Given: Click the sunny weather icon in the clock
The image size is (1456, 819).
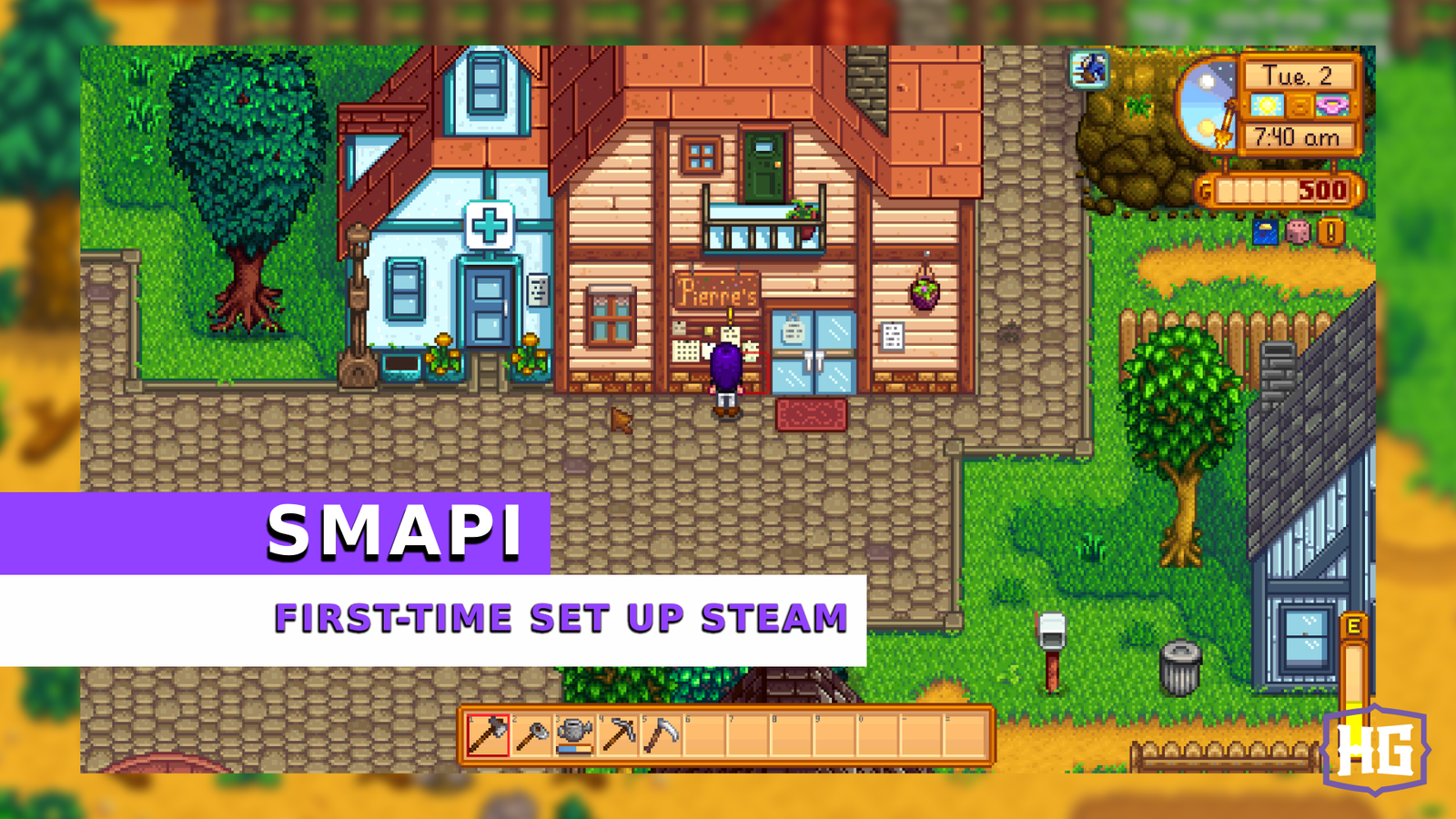Looking at the screenshot, I should pos(1267,106).
